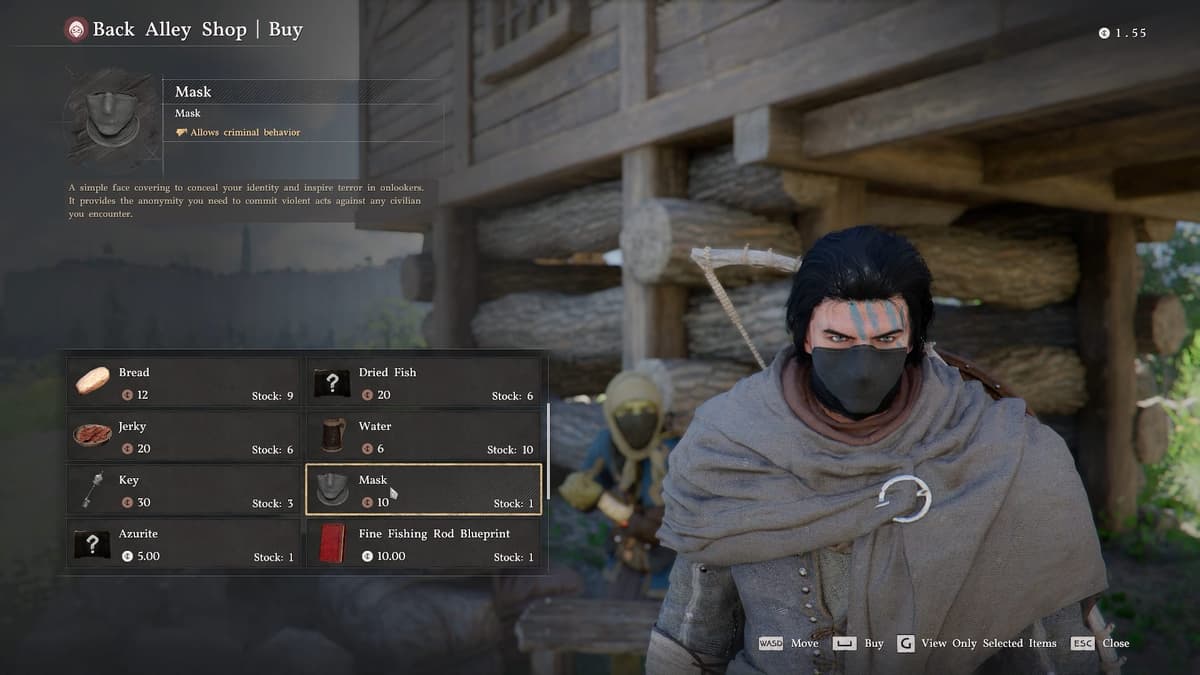
Task: Pick the Water item in the shop
Action: click(x=423, y=436)
